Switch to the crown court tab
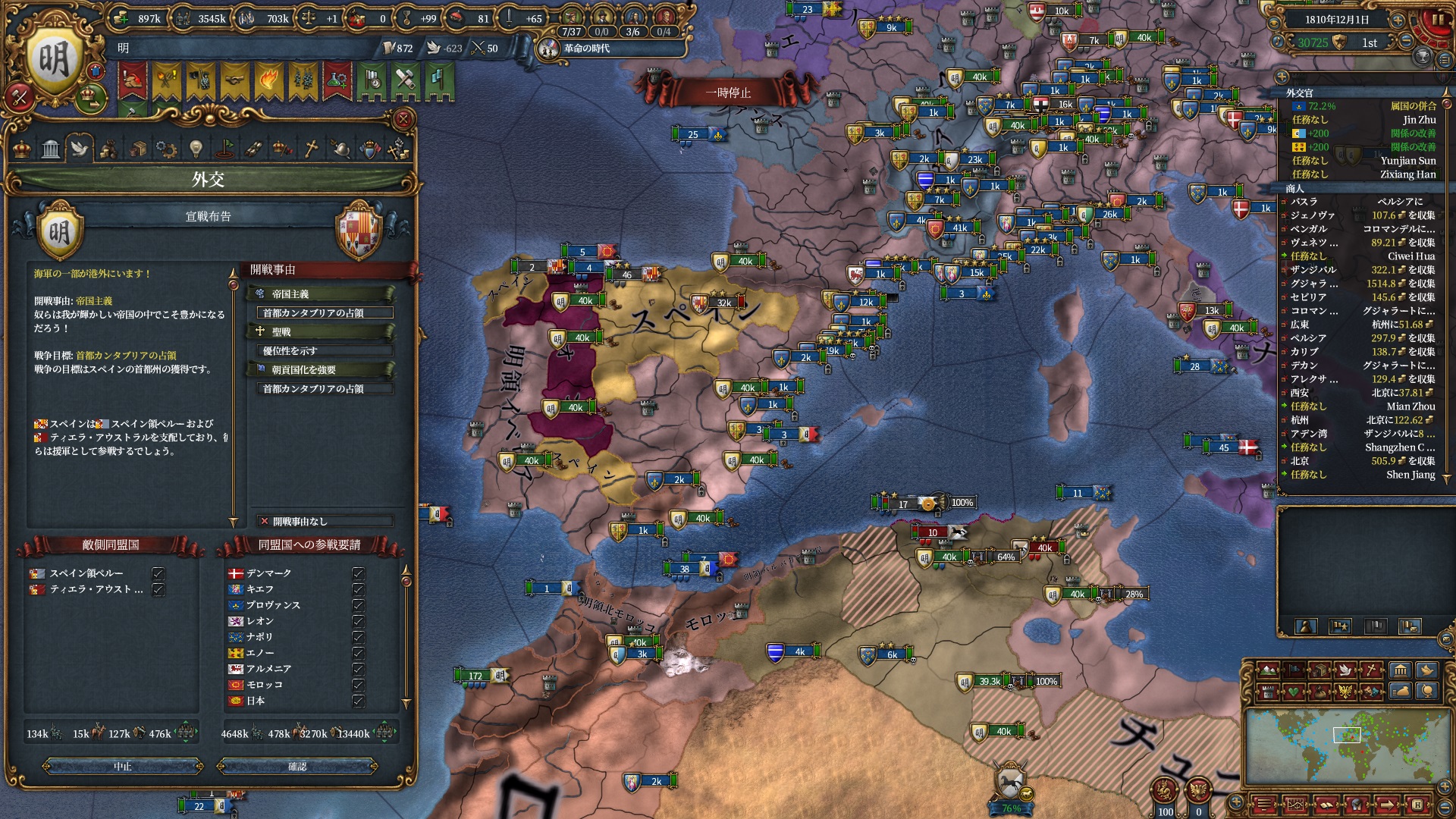The image size is (1456, 819). pos(22,149)
